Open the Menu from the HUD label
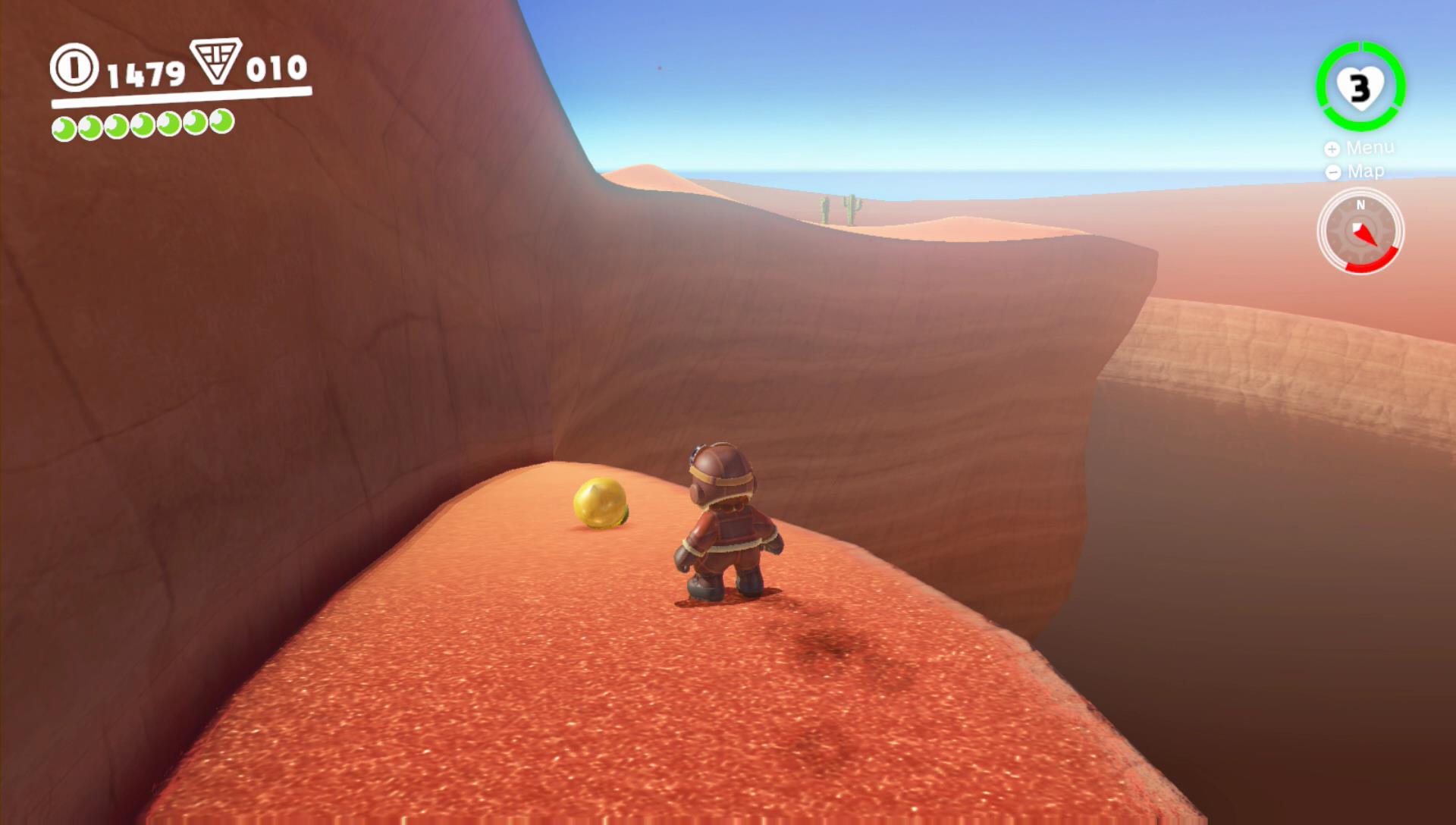 [x=1360, y=148]
